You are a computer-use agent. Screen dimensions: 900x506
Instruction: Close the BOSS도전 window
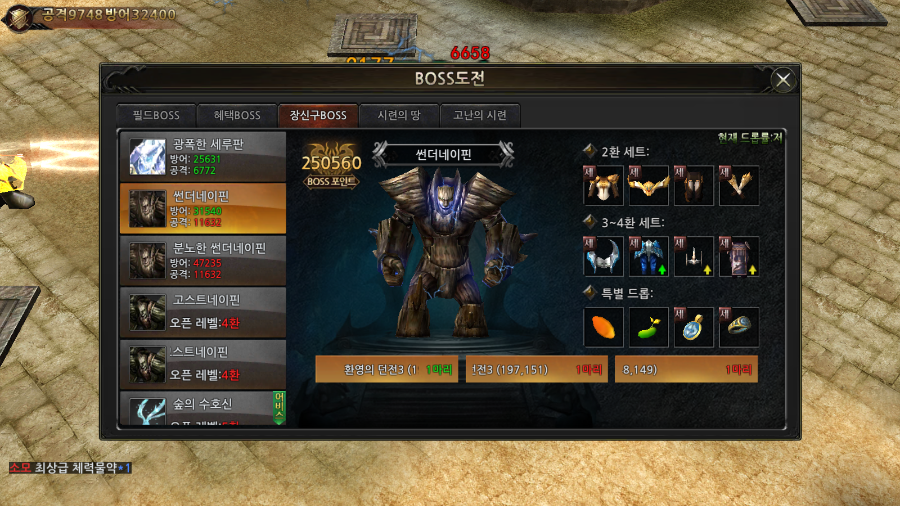(x=784, y=80)
